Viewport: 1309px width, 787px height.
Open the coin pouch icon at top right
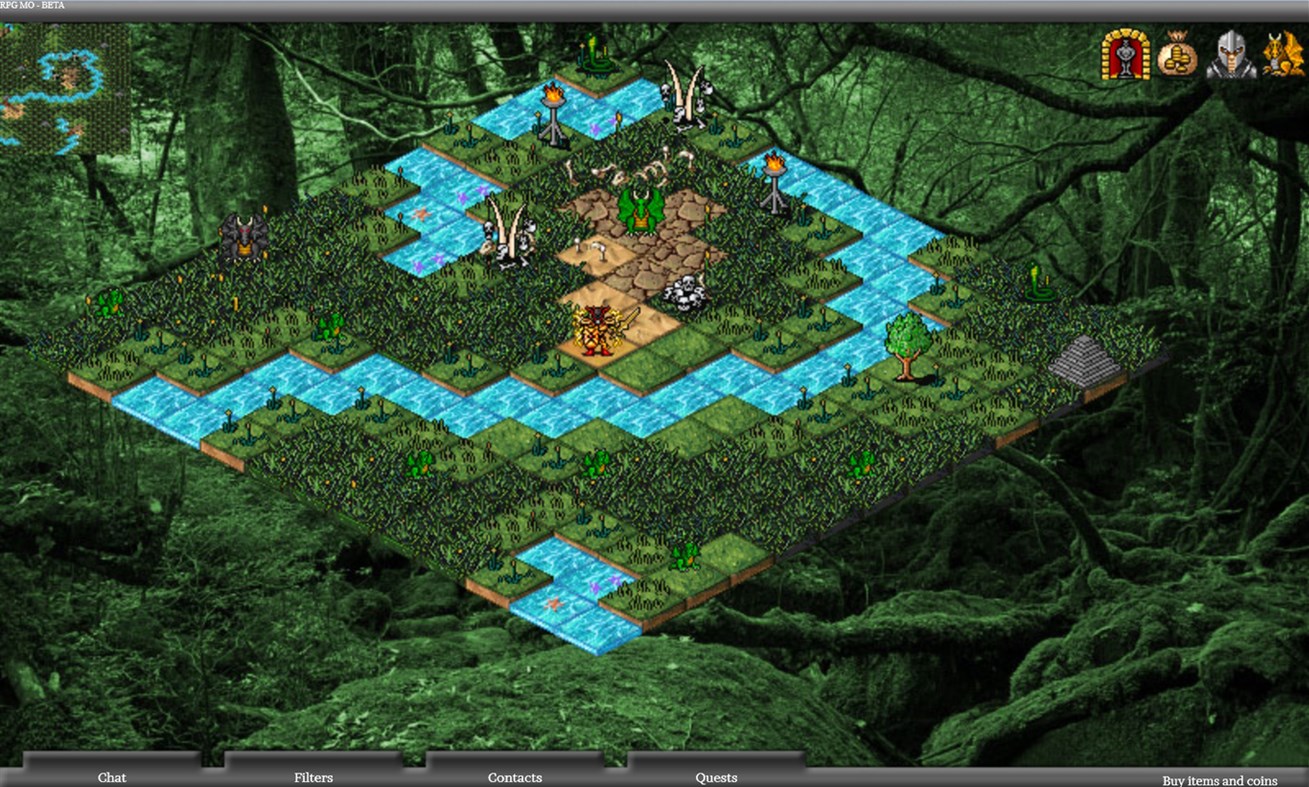pyautogui.click(x=1176, y=57)
